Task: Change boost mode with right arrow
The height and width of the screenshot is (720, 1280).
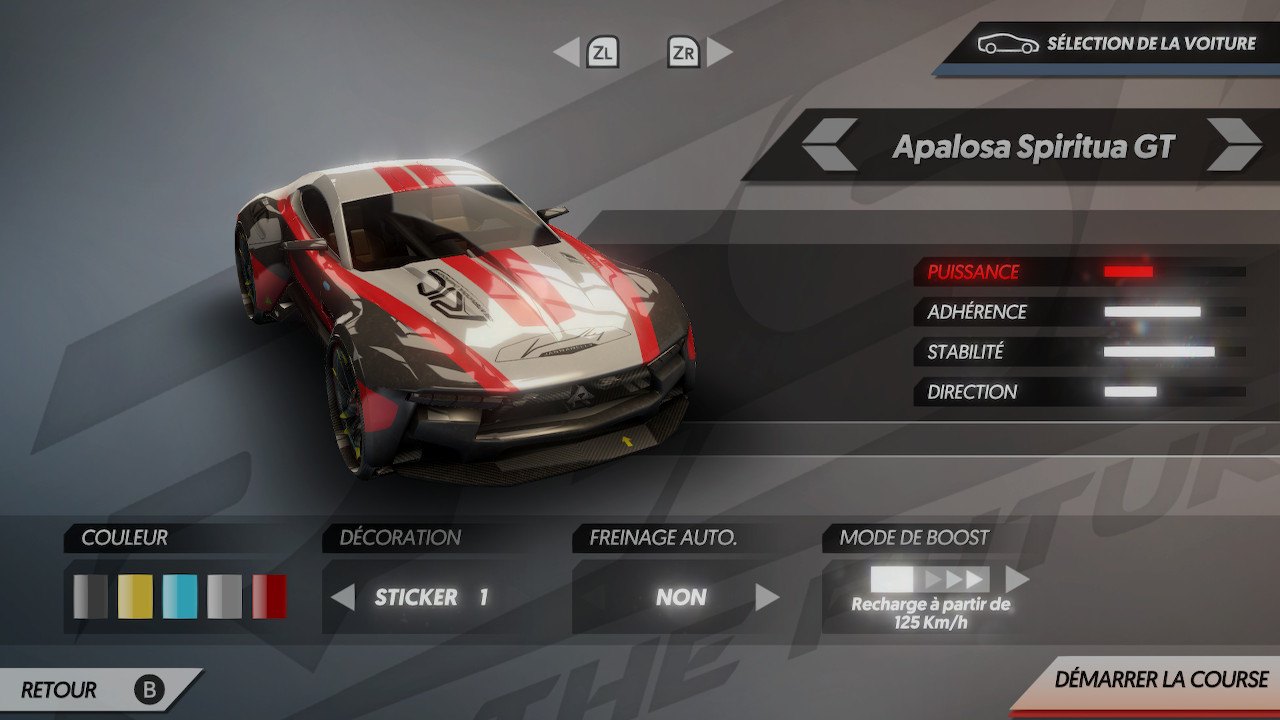Action: 1016,579
